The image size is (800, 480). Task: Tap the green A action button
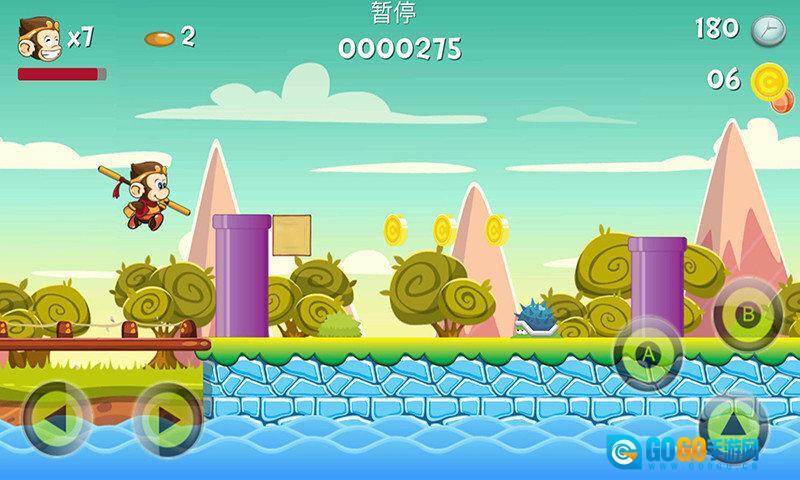[647, 353]
